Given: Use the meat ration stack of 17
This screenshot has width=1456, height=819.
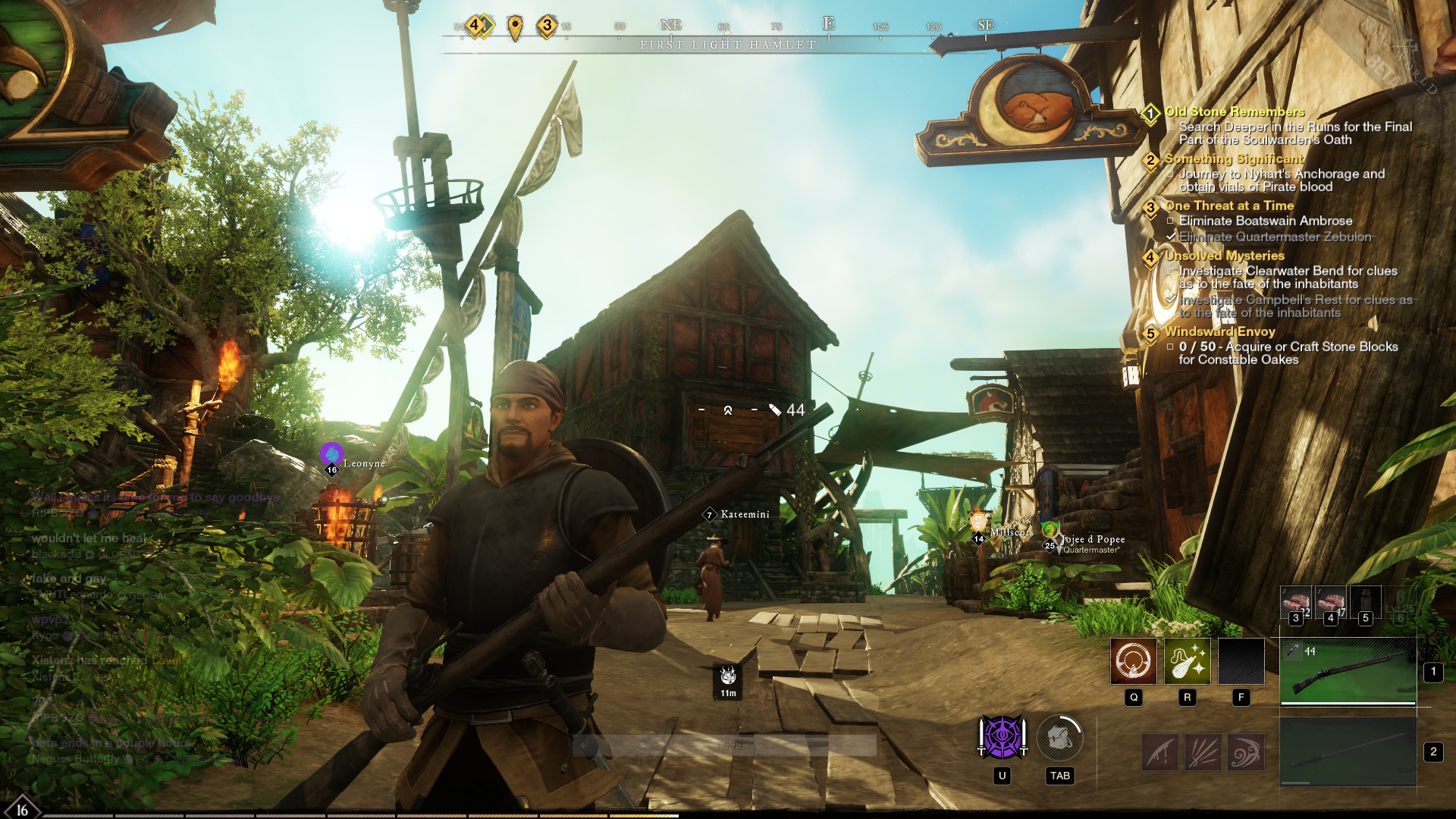Looking at the screenshot, I should (x=1330, y=602).
